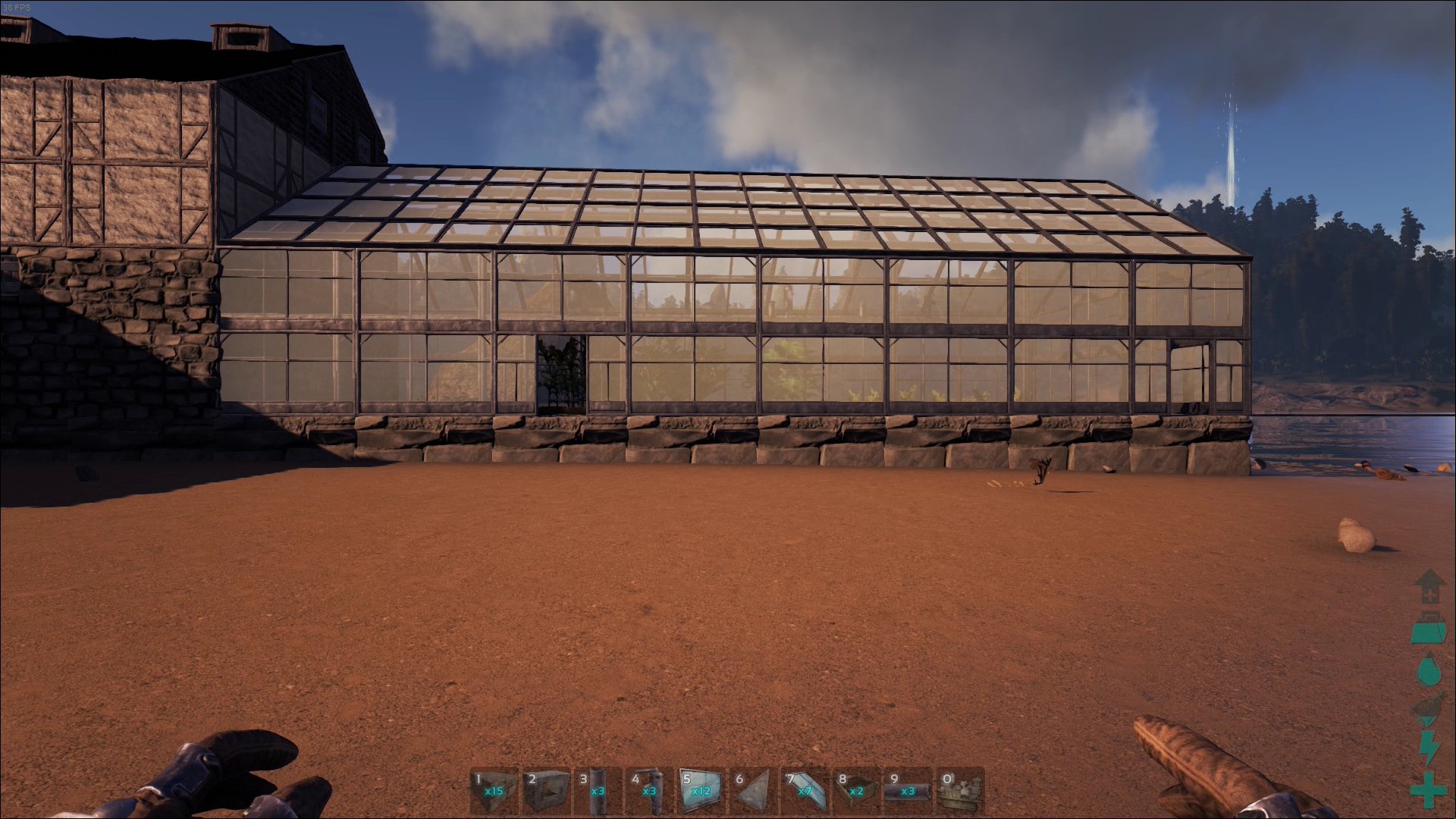Image resolution: width=1456 pixels, height=819 pixels.
Task: Select the crafting station in slot 0
Action: (x=960, y=791)
